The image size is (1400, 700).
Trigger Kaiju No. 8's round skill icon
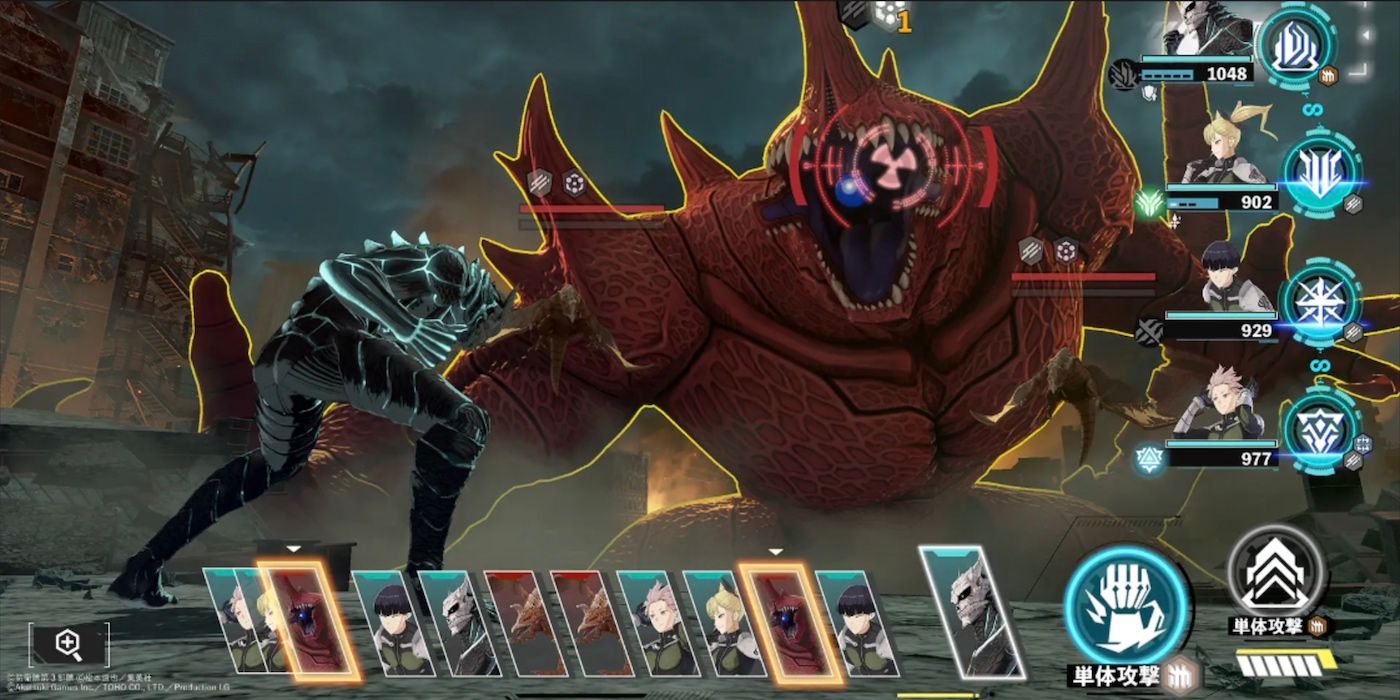[1296, 46]
